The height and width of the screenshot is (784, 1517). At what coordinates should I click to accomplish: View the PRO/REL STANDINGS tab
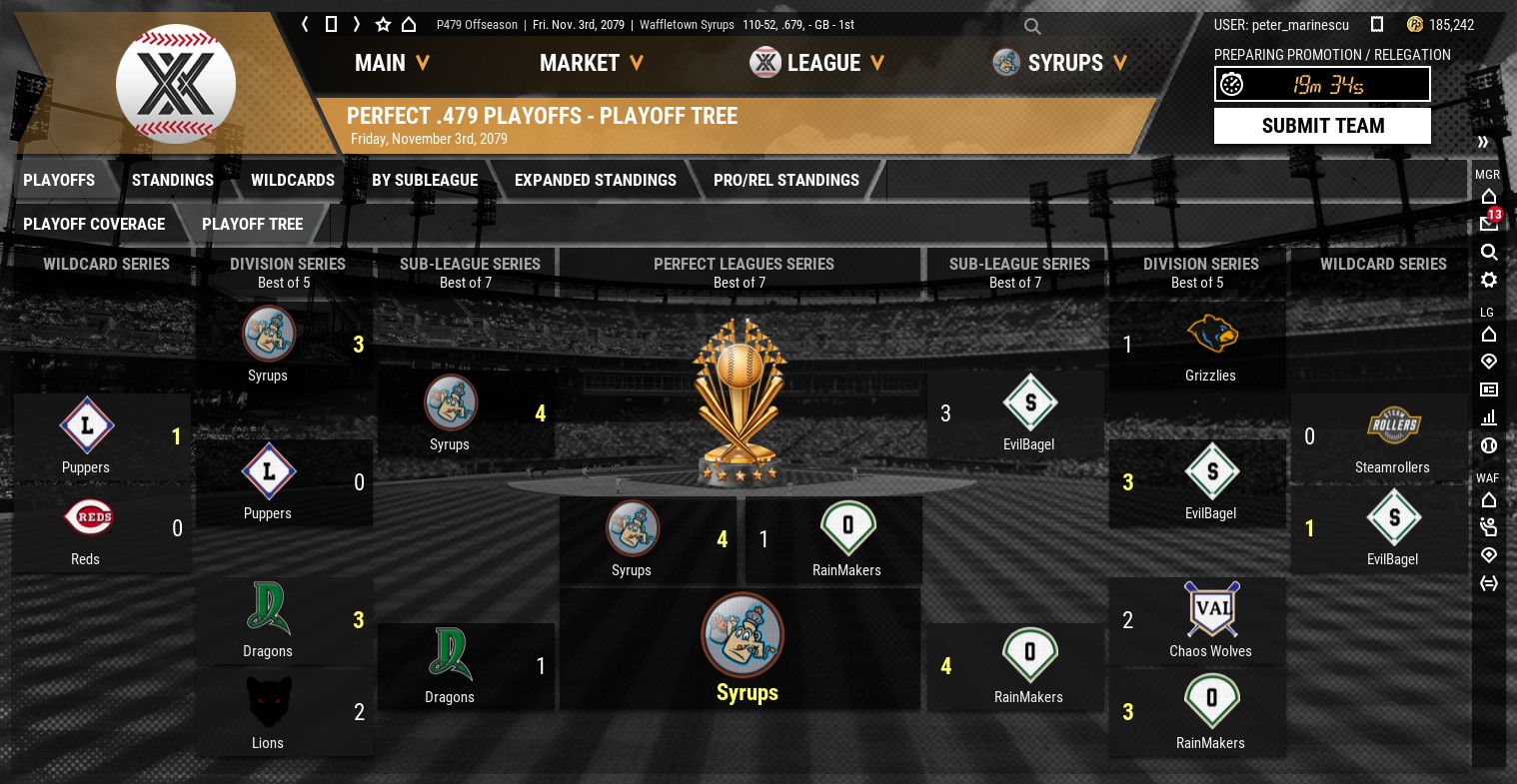pyautogui.click(x=786, y=180)
